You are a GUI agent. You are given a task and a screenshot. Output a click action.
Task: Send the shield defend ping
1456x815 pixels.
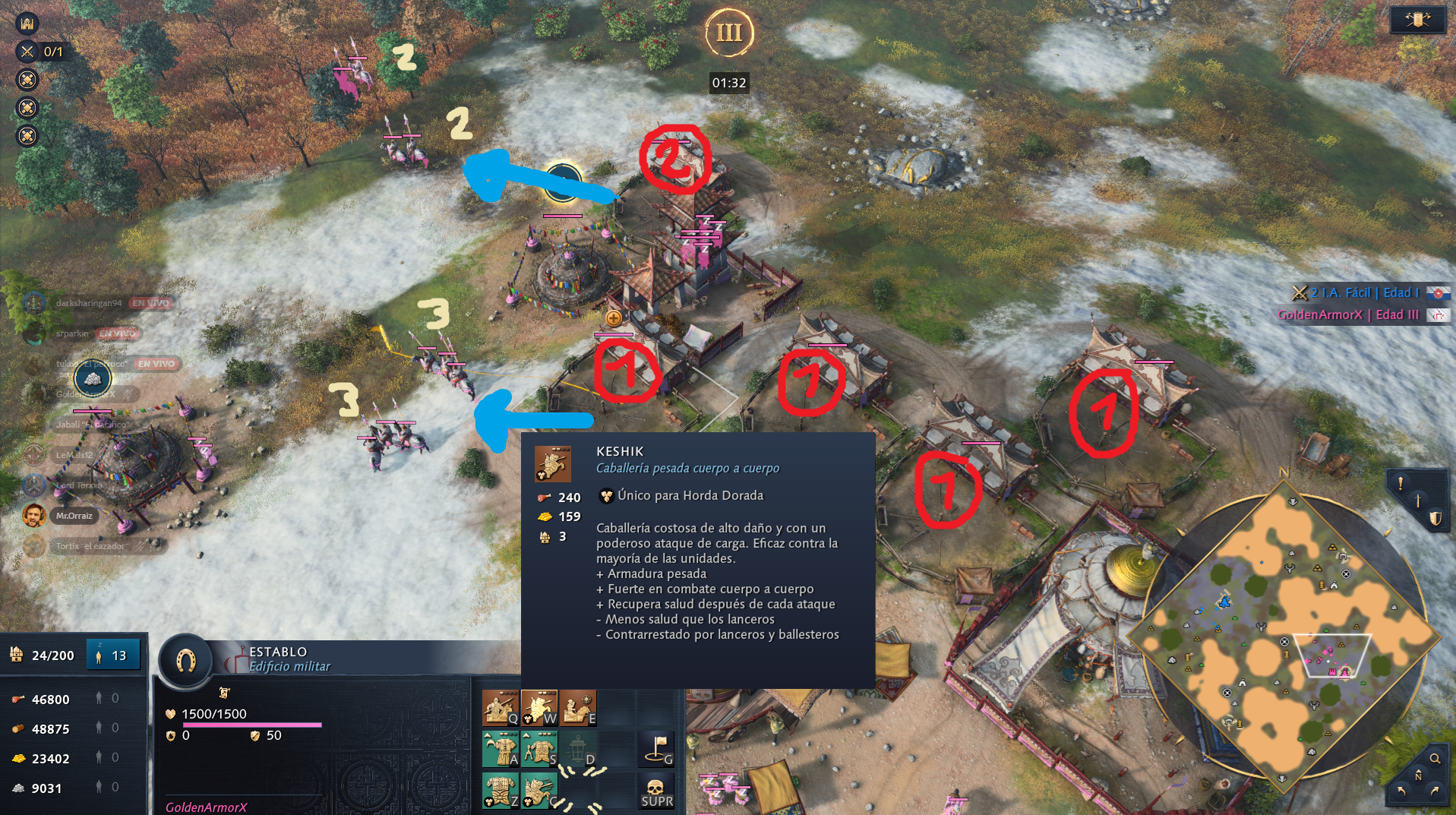click(x=1435, y=518)
